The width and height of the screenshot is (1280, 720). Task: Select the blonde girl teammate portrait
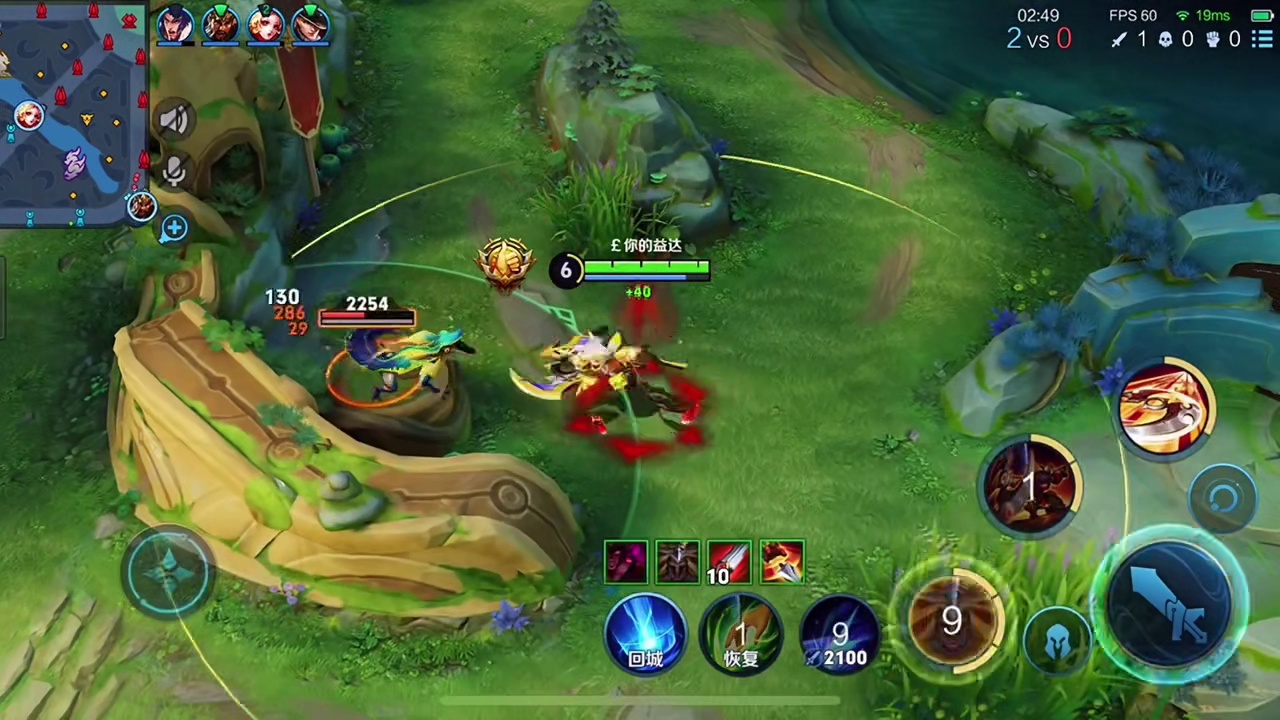[266, 24]
